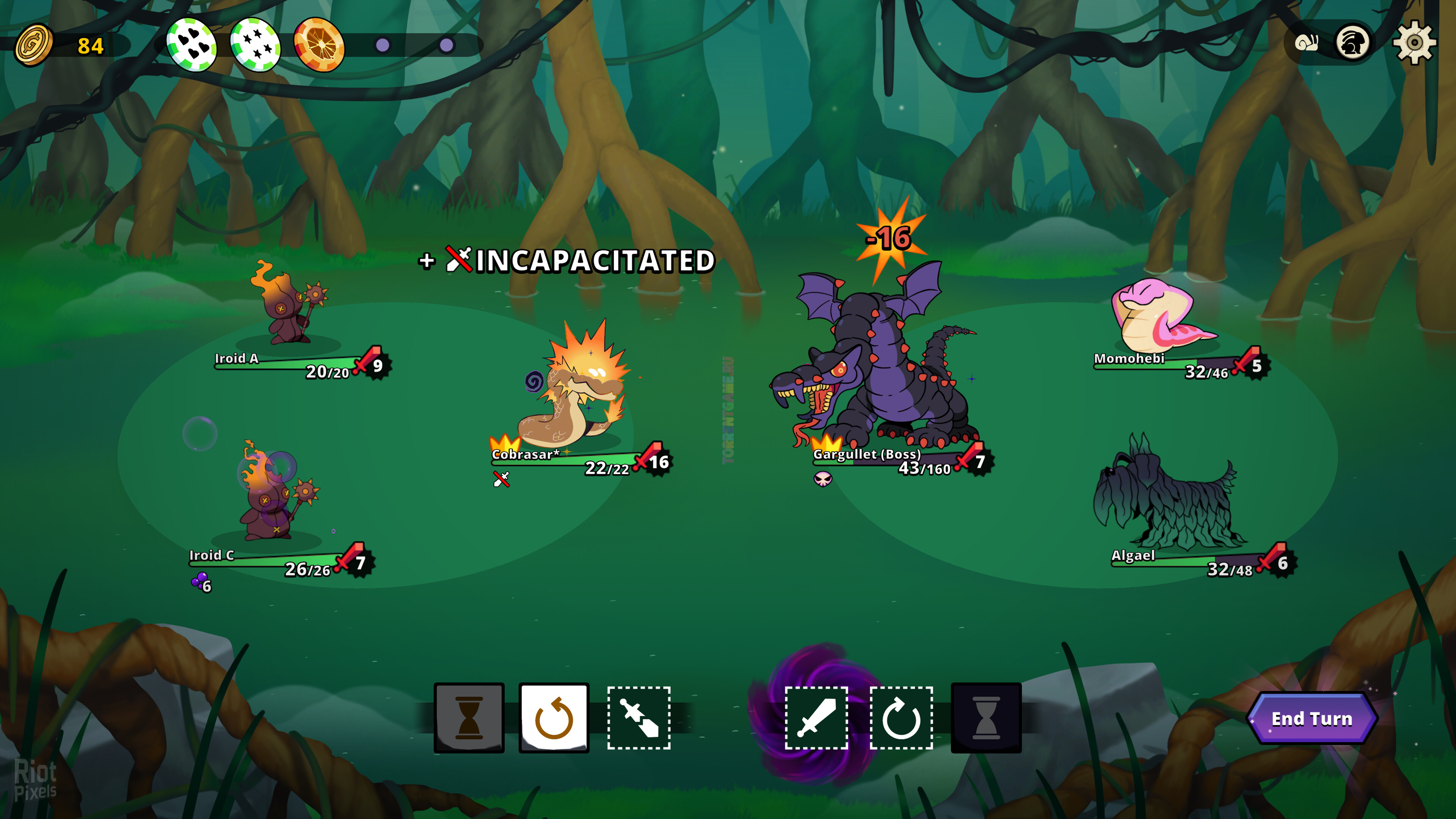Inspect the skull status icon under Gargullet
The width and height of the screenshot is (1456, 819).
pos(823,479)
